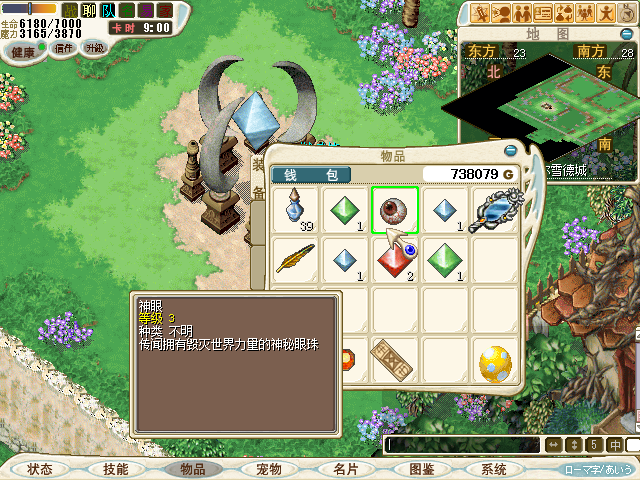Close the 物品 inventory window

(x=510, y=151)
